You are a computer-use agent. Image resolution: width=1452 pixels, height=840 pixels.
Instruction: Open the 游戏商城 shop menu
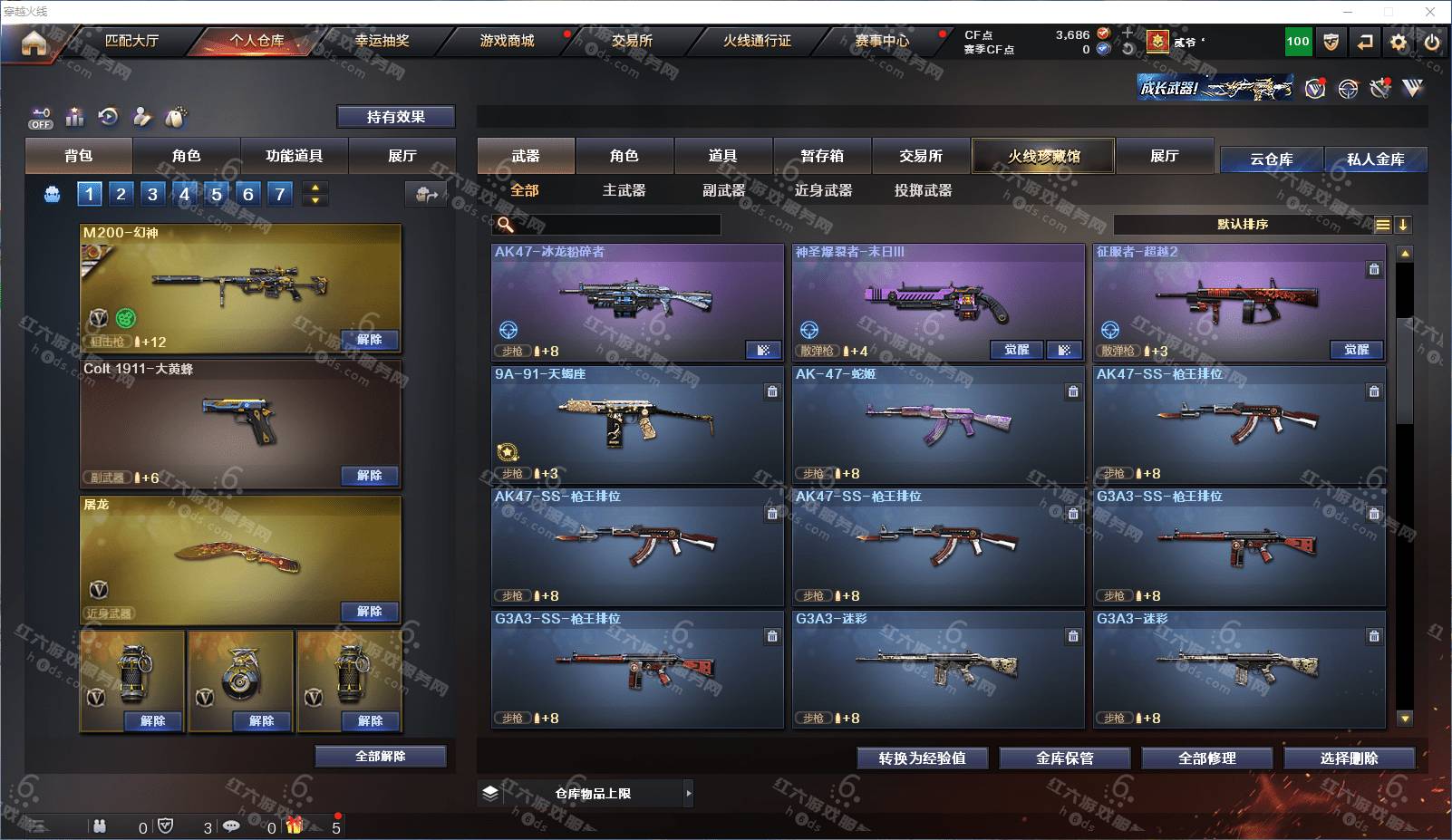click(x=507, y=41)
